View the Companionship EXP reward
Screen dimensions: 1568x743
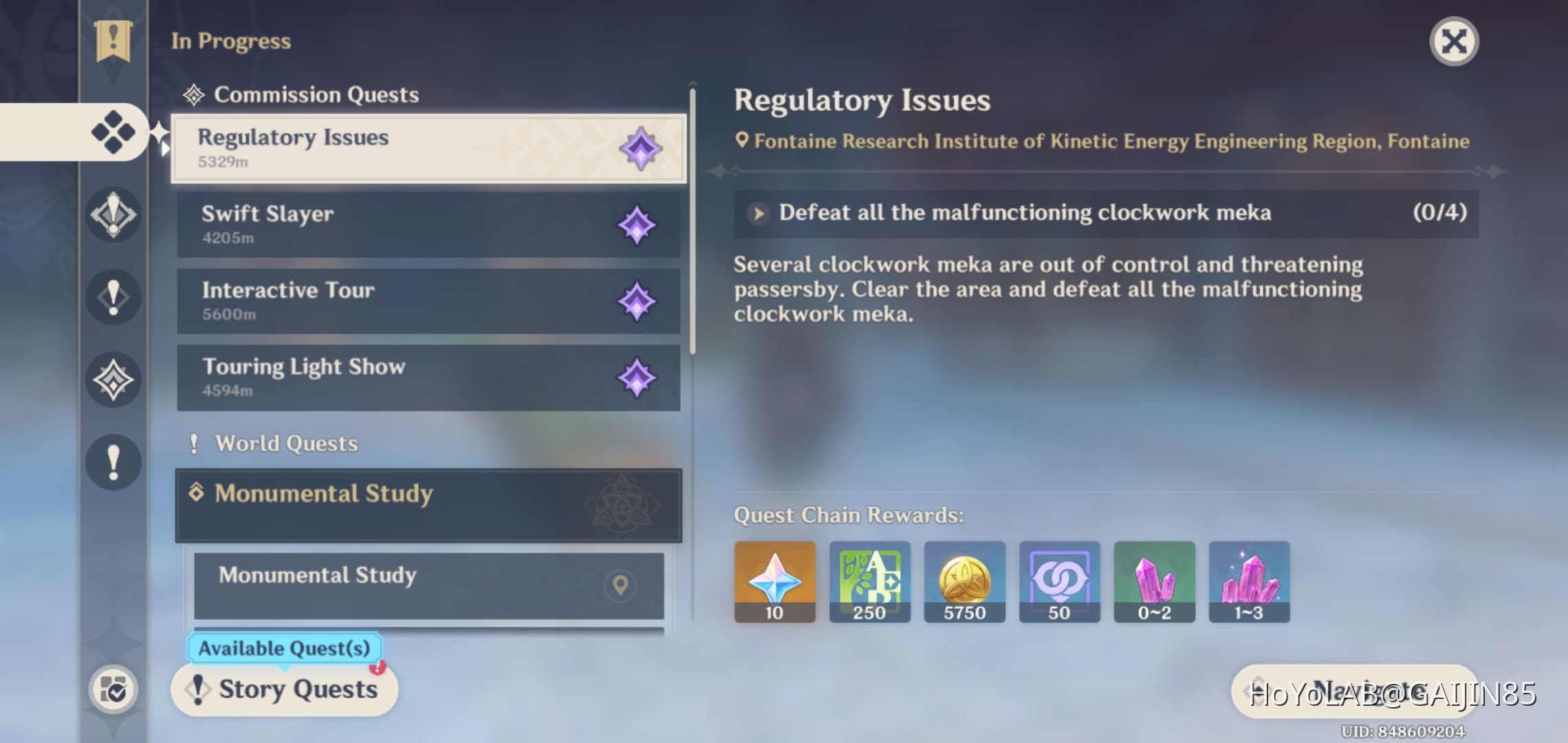pos(1059,581)
